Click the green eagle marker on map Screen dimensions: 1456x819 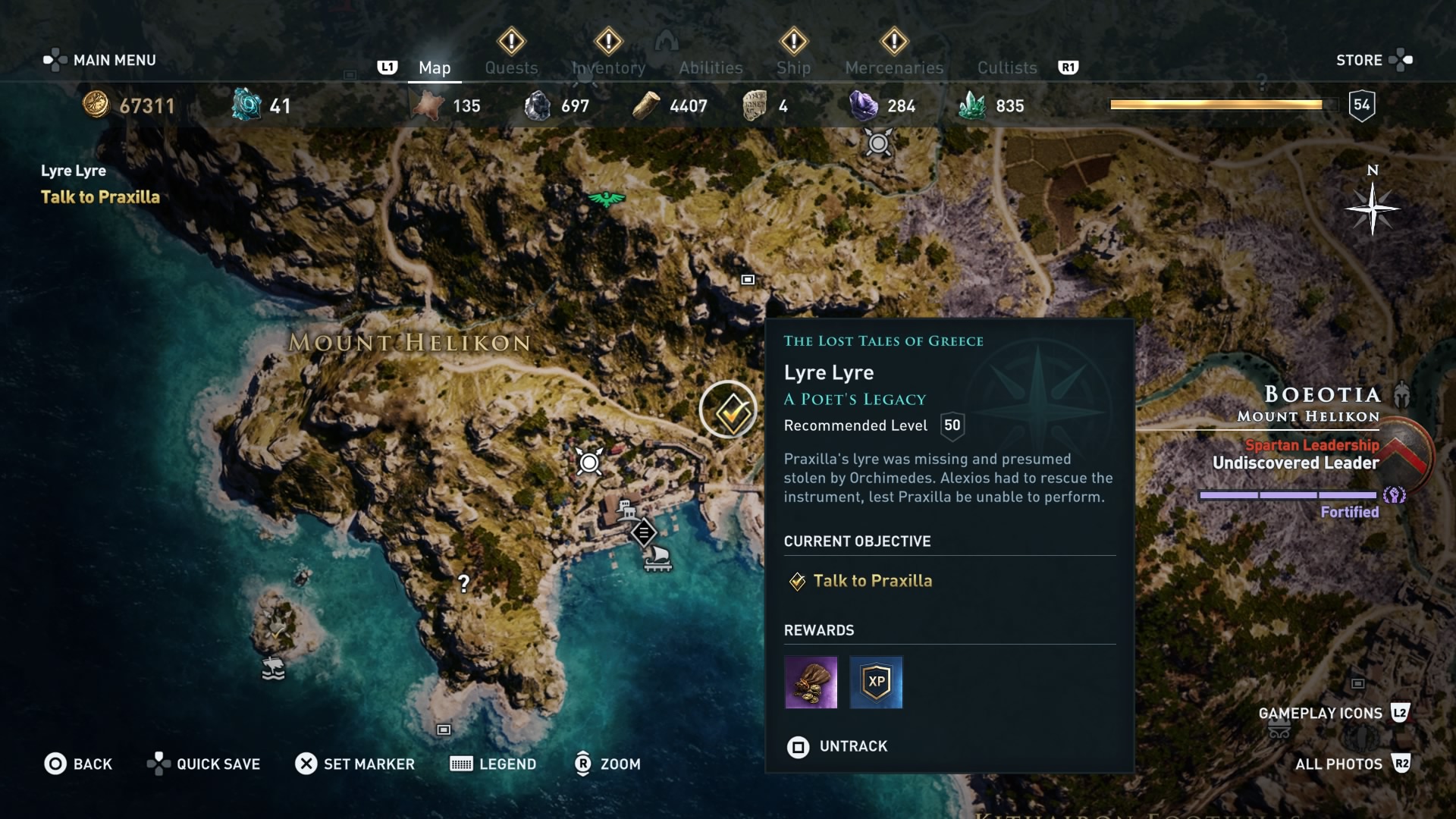click(x=606, y=199)
